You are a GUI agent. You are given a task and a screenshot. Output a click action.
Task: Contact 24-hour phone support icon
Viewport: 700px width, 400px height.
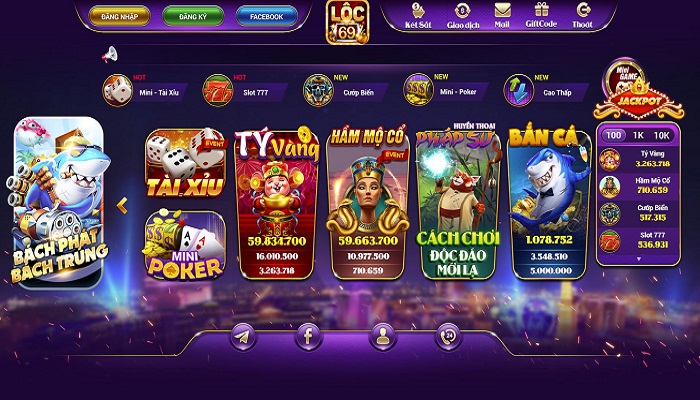pyautogui.click(x=448, y=337)
